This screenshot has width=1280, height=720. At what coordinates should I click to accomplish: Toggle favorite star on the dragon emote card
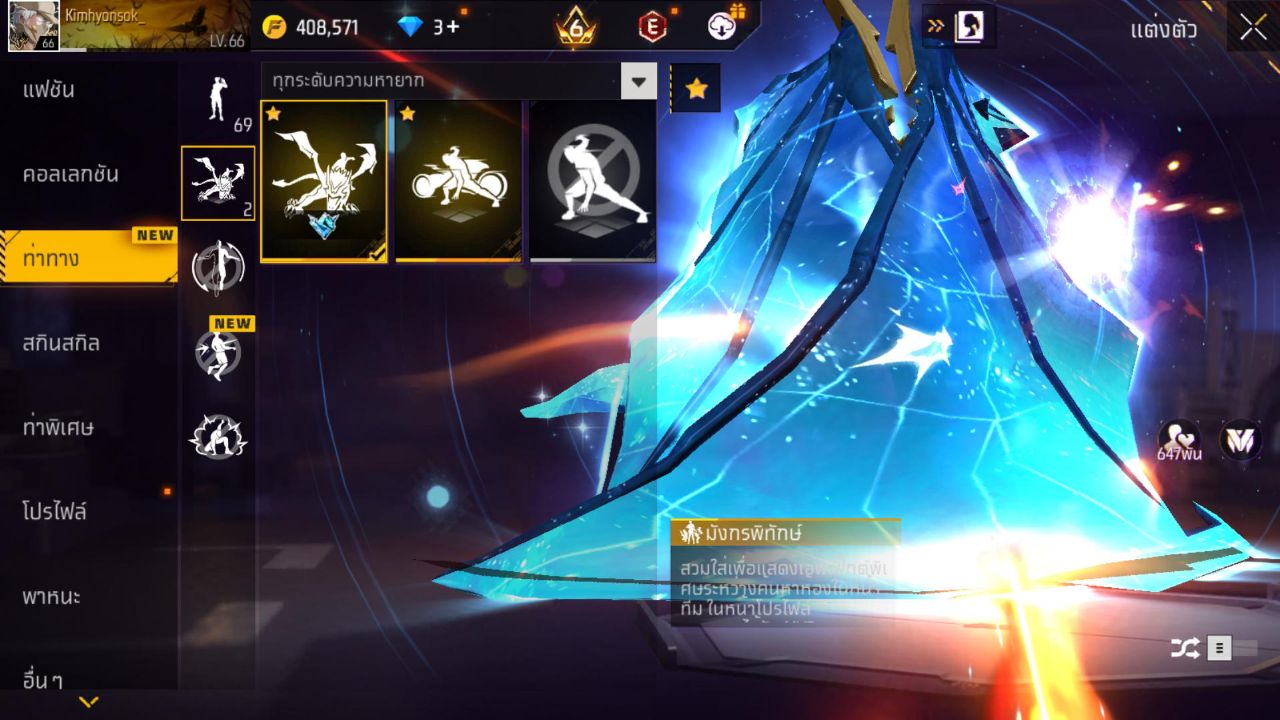pos(271,115)
